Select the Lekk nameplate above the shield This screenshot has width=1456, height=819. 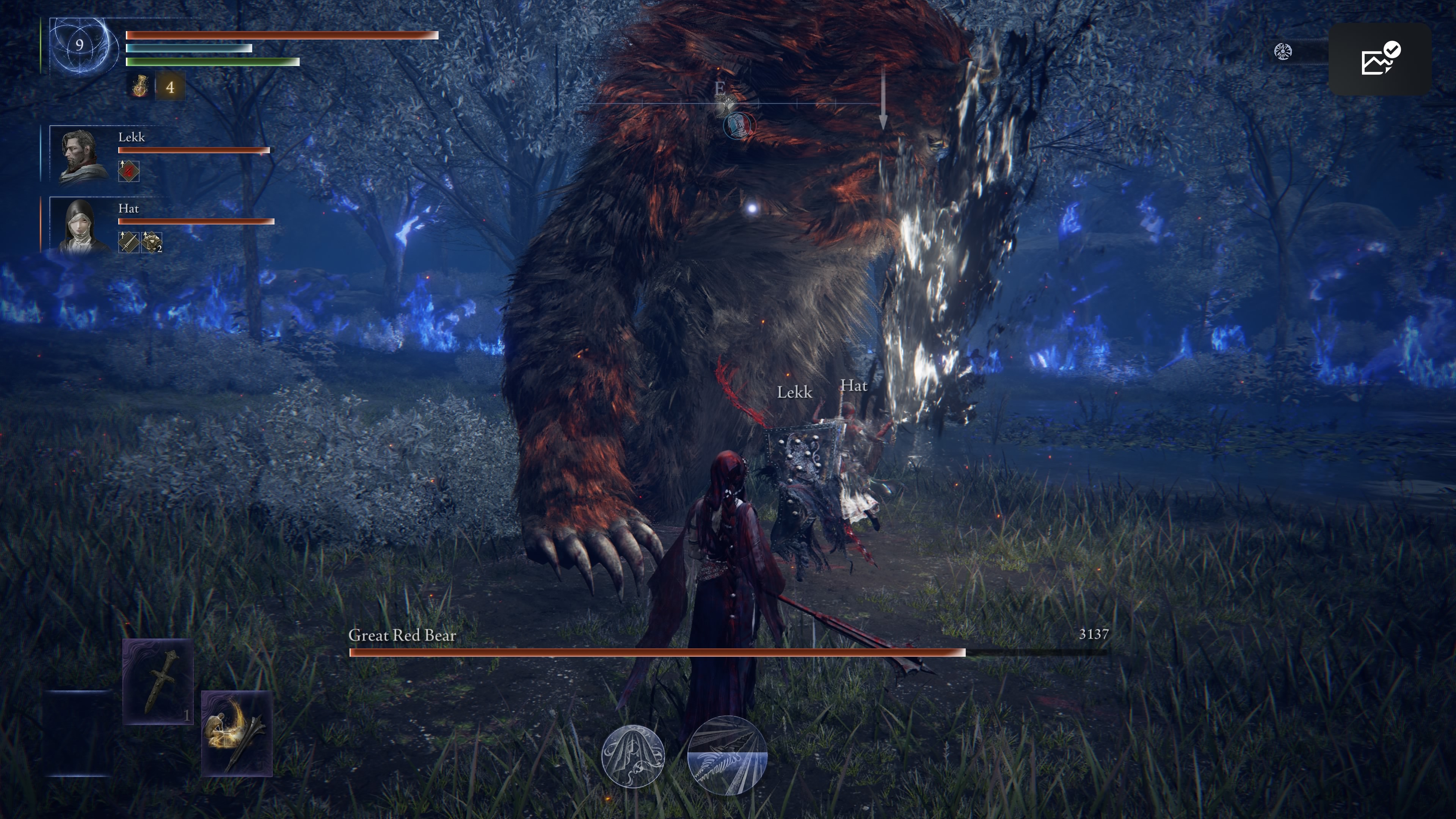(795, 392)
